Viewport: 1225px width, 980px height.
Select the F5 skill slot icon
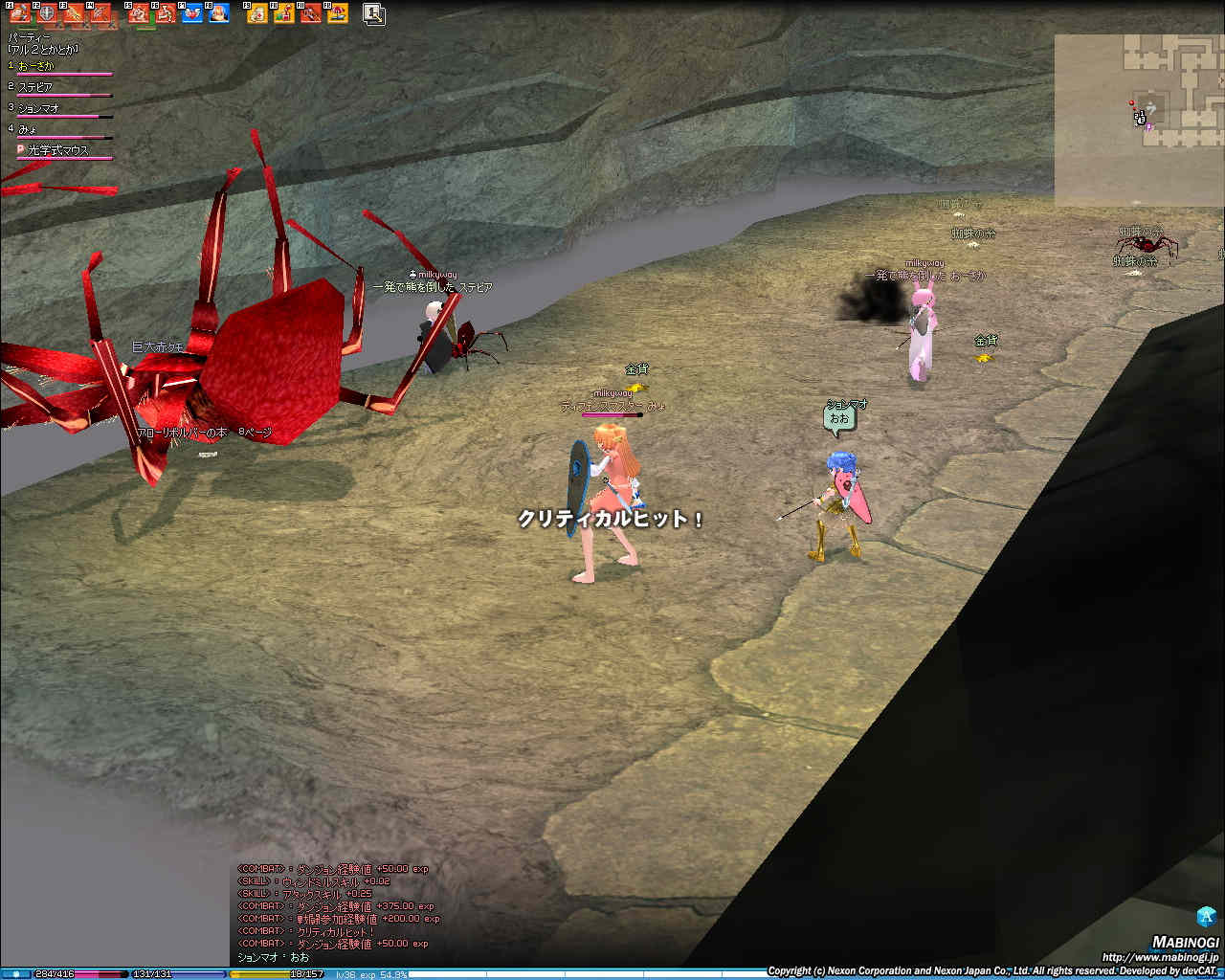(x=139, y=13)
